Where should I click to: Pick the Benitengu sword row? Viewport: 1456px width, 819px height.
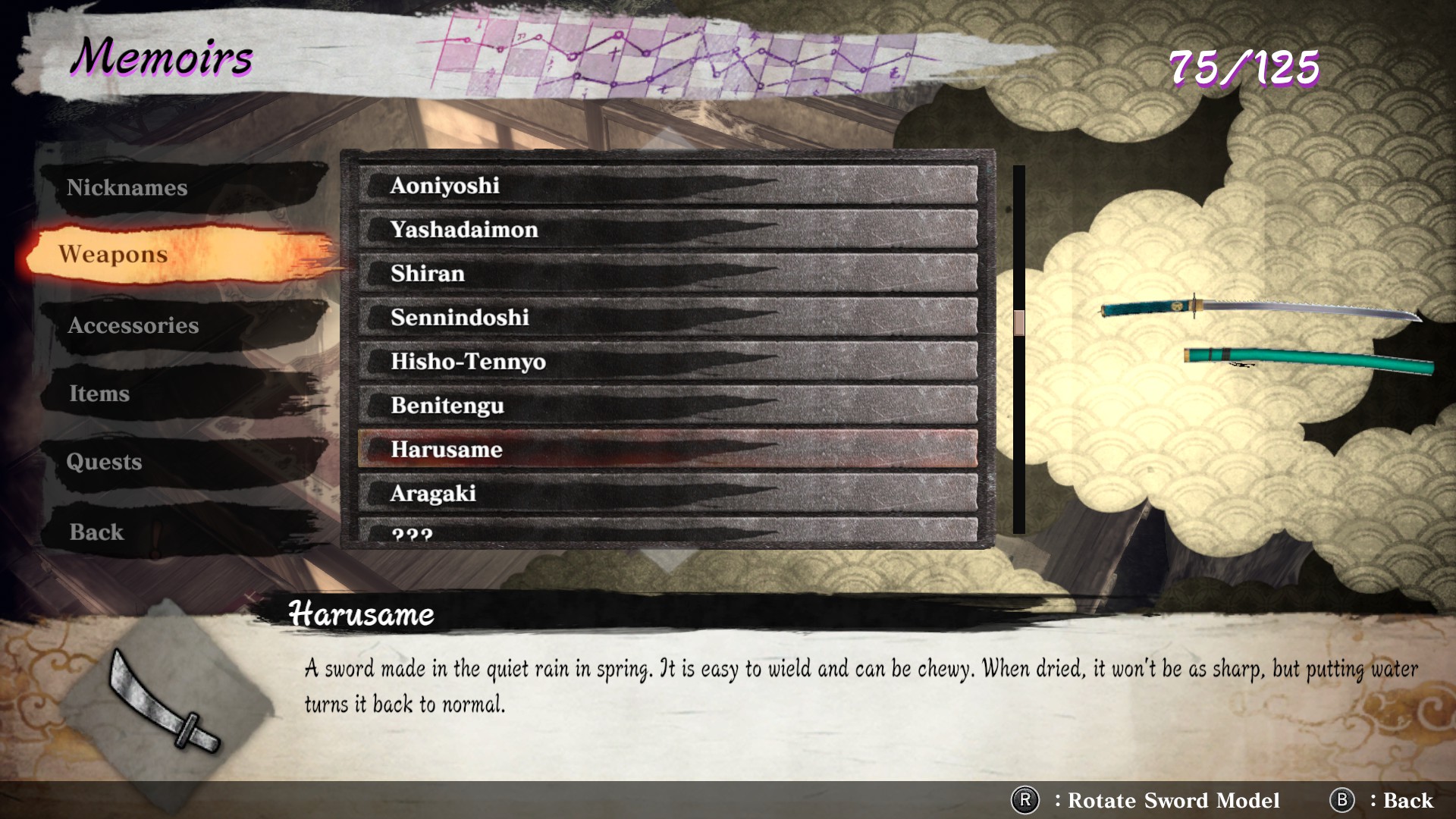667,406
